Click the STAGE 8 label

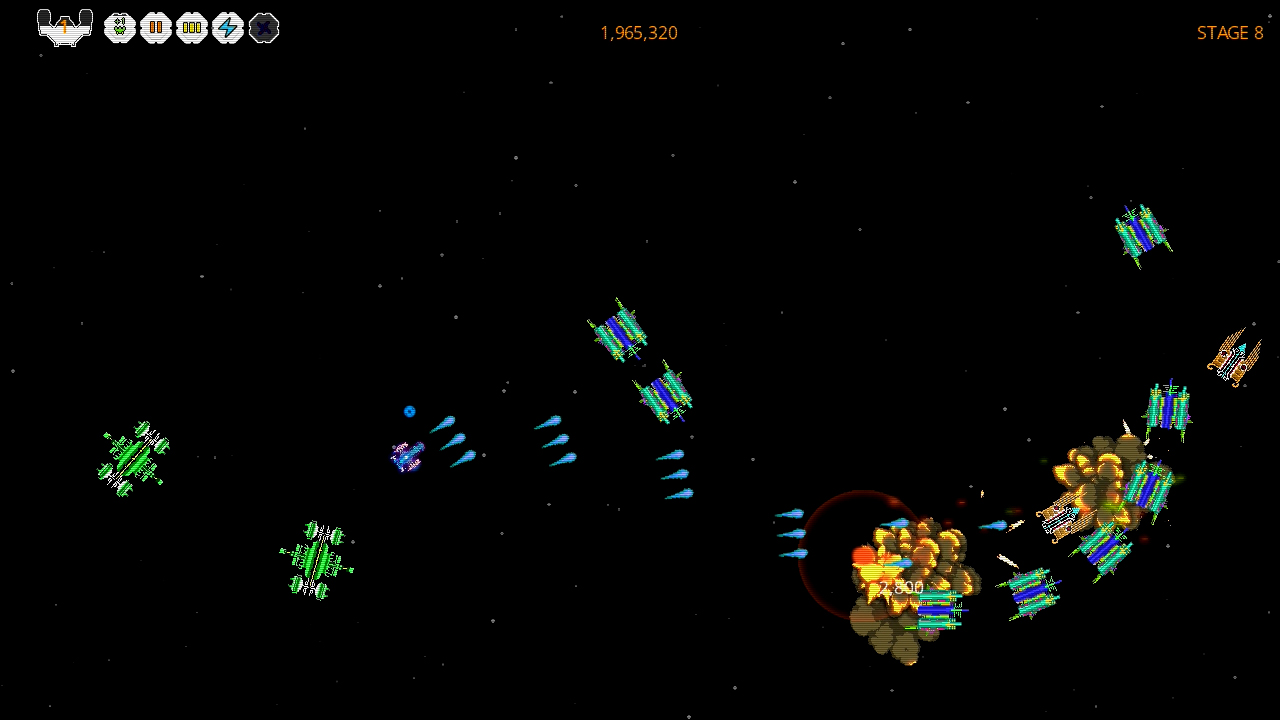(1229, 33)
